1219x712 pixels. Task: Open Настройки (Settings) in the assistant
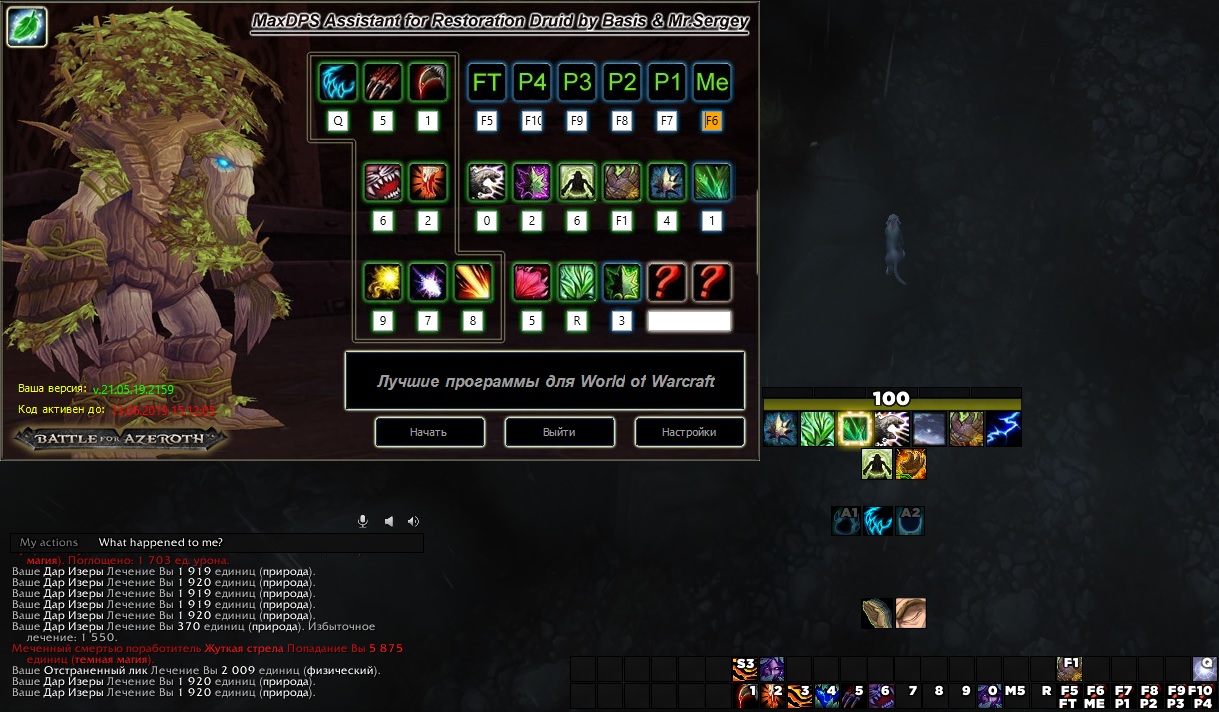689,432
